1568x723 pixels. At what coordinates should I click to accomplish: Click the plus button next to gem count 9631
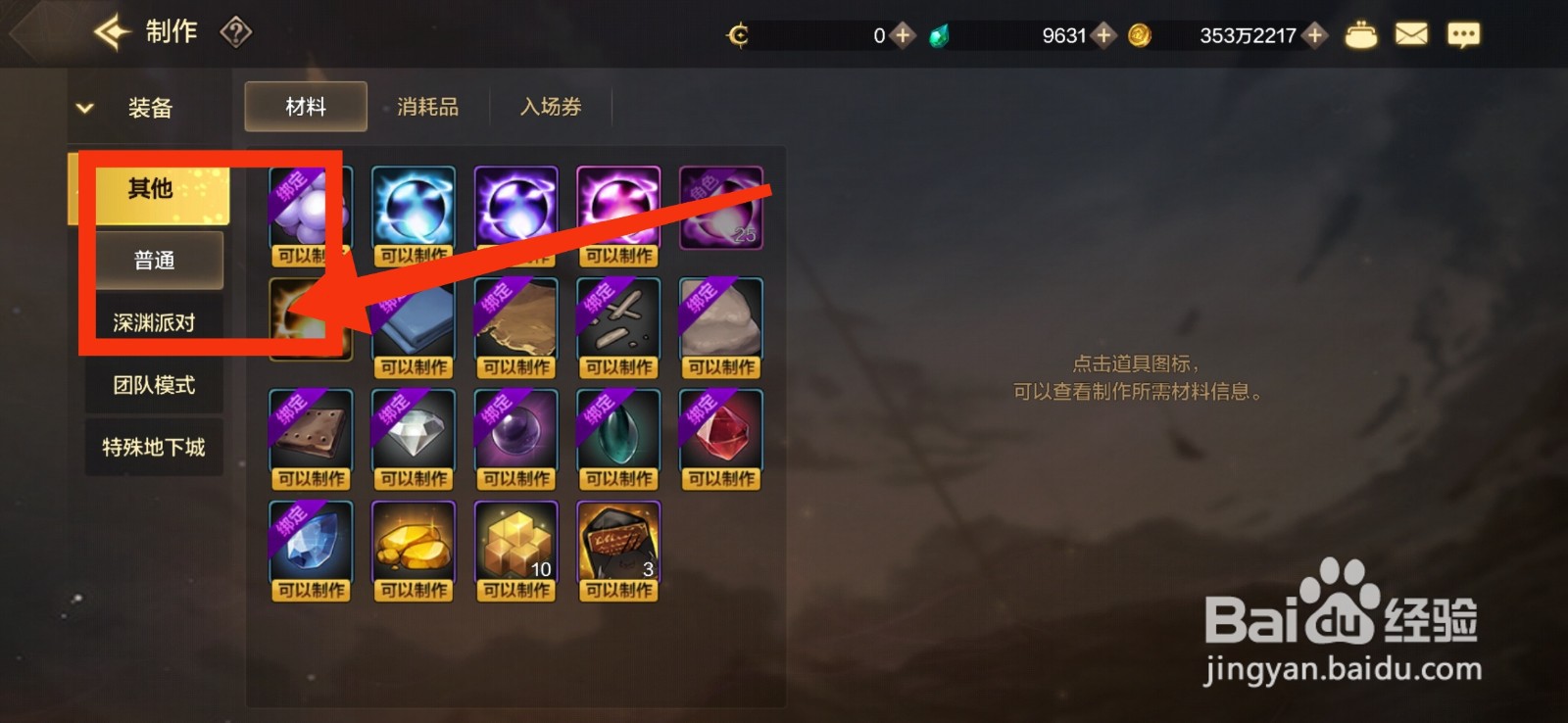pyautogui.click(x=1104, y=34)
